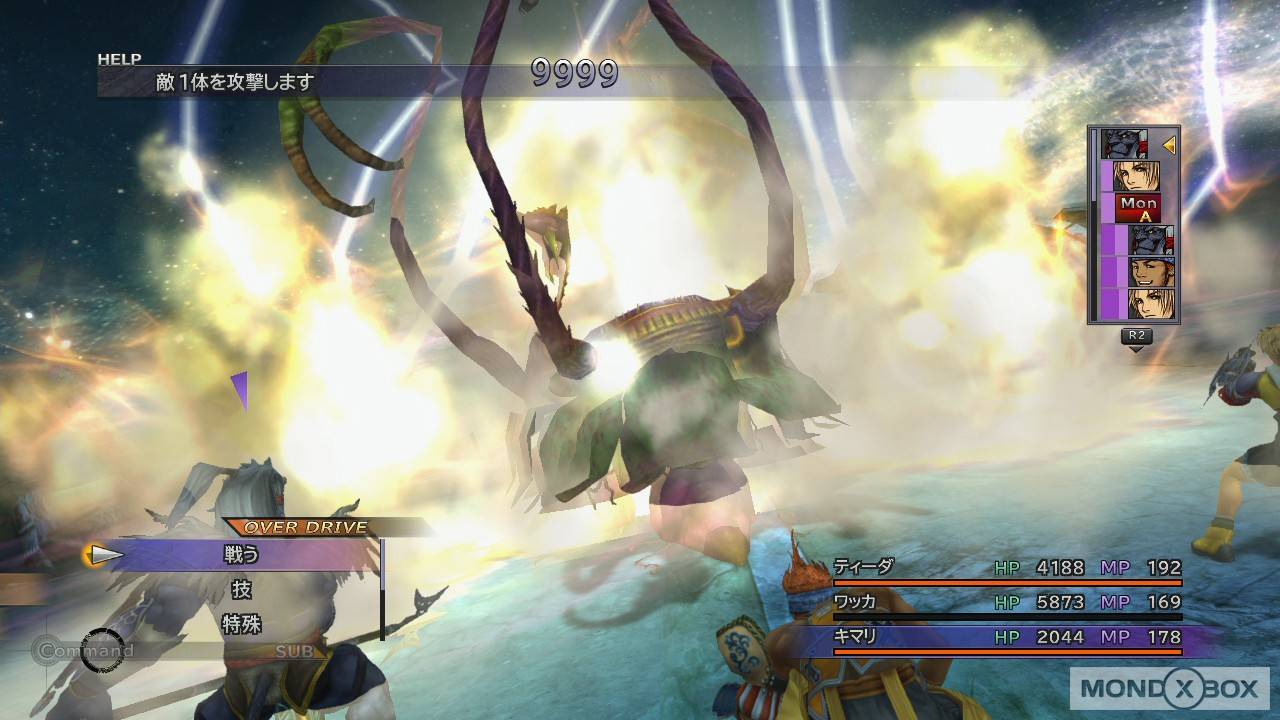Screen dimensions: 1280x720
Task: Click the command menu scrollbar
Action: [x=382, y=589]
